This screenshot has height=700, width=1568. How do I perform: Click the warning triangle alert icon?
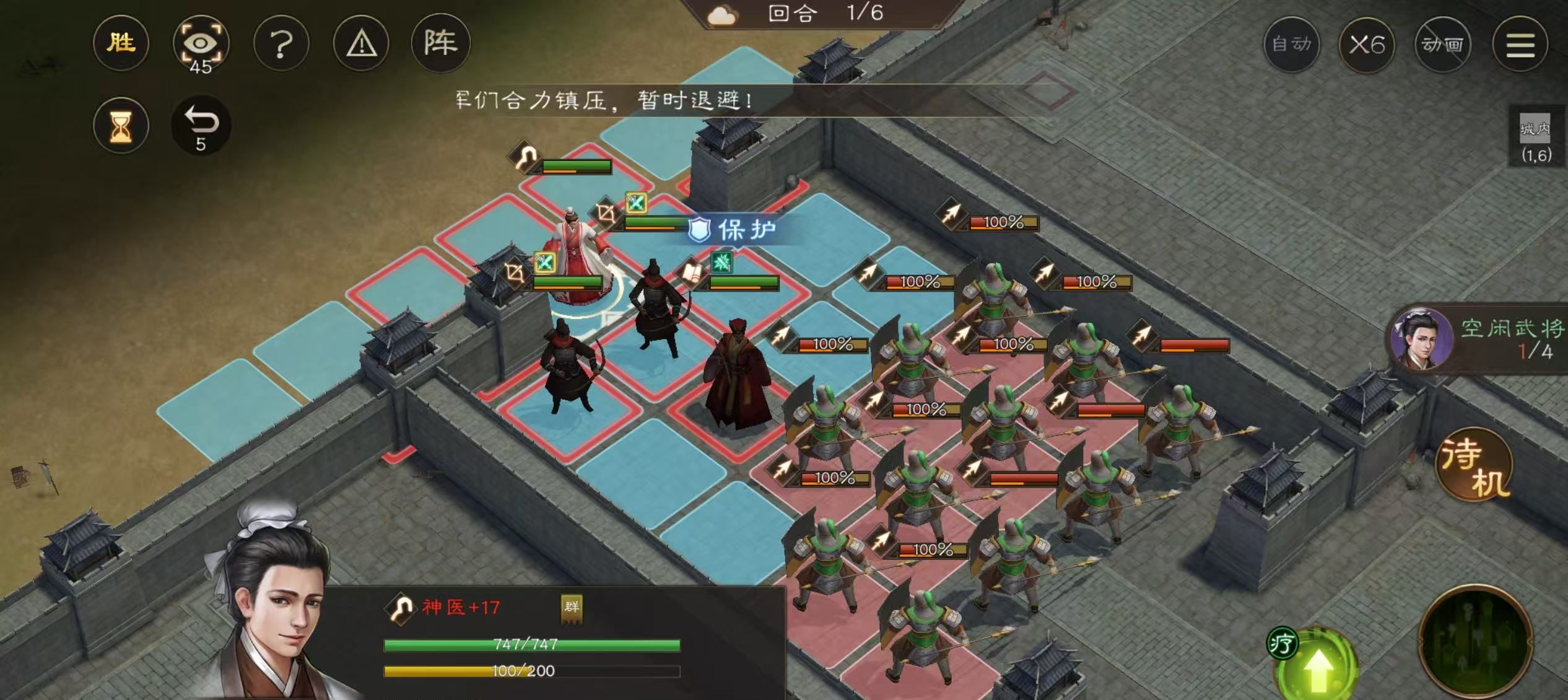[x=363, y=43]
